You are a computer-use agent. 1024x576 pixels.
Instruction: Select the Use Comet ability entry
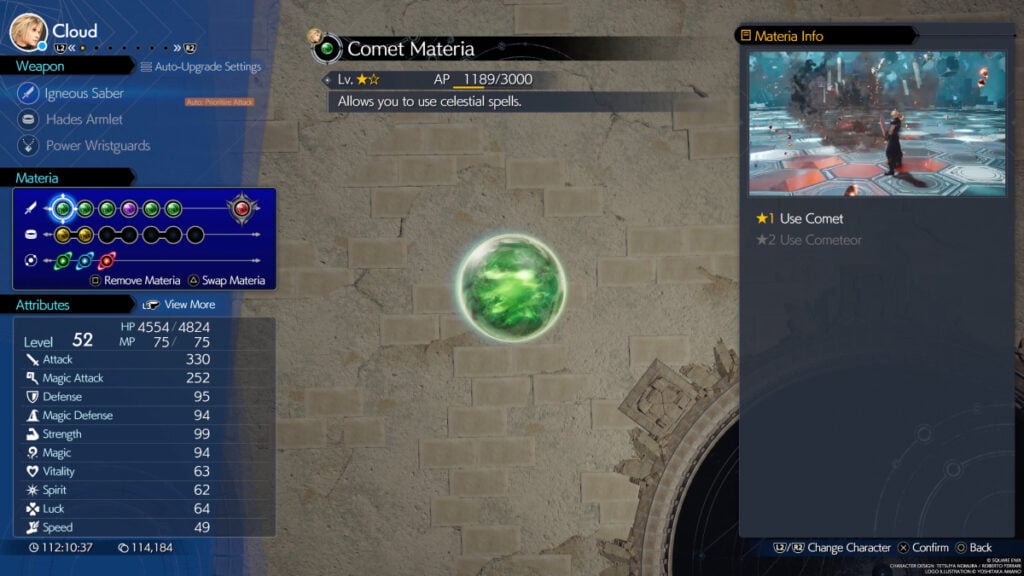point(811,219)
